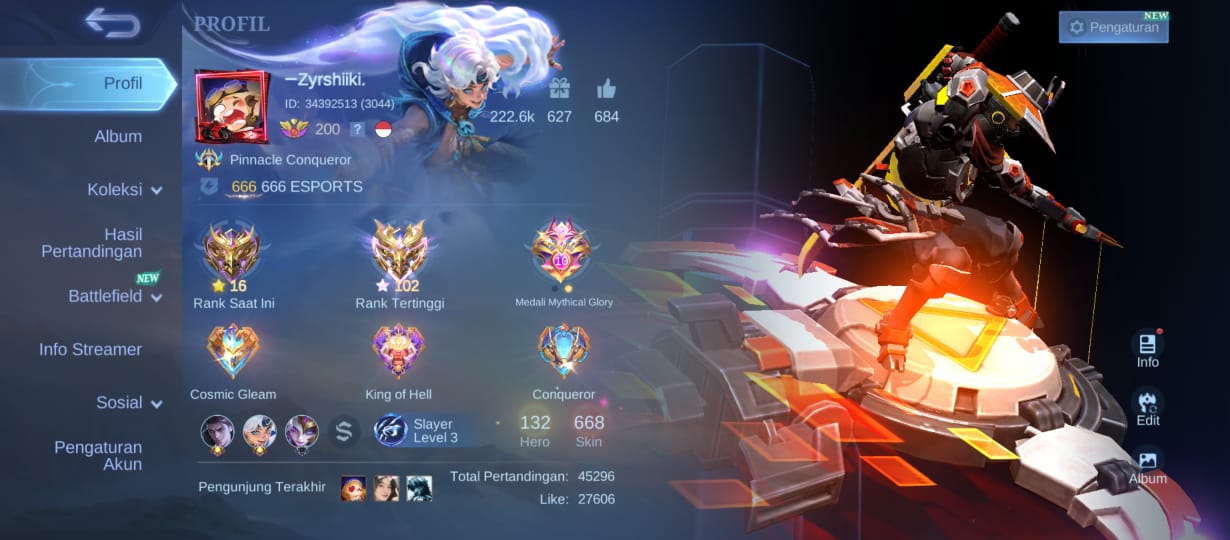Expand the Battlefield menu
The width and height of the screenshot is (1230, 540).
(114, 296)
